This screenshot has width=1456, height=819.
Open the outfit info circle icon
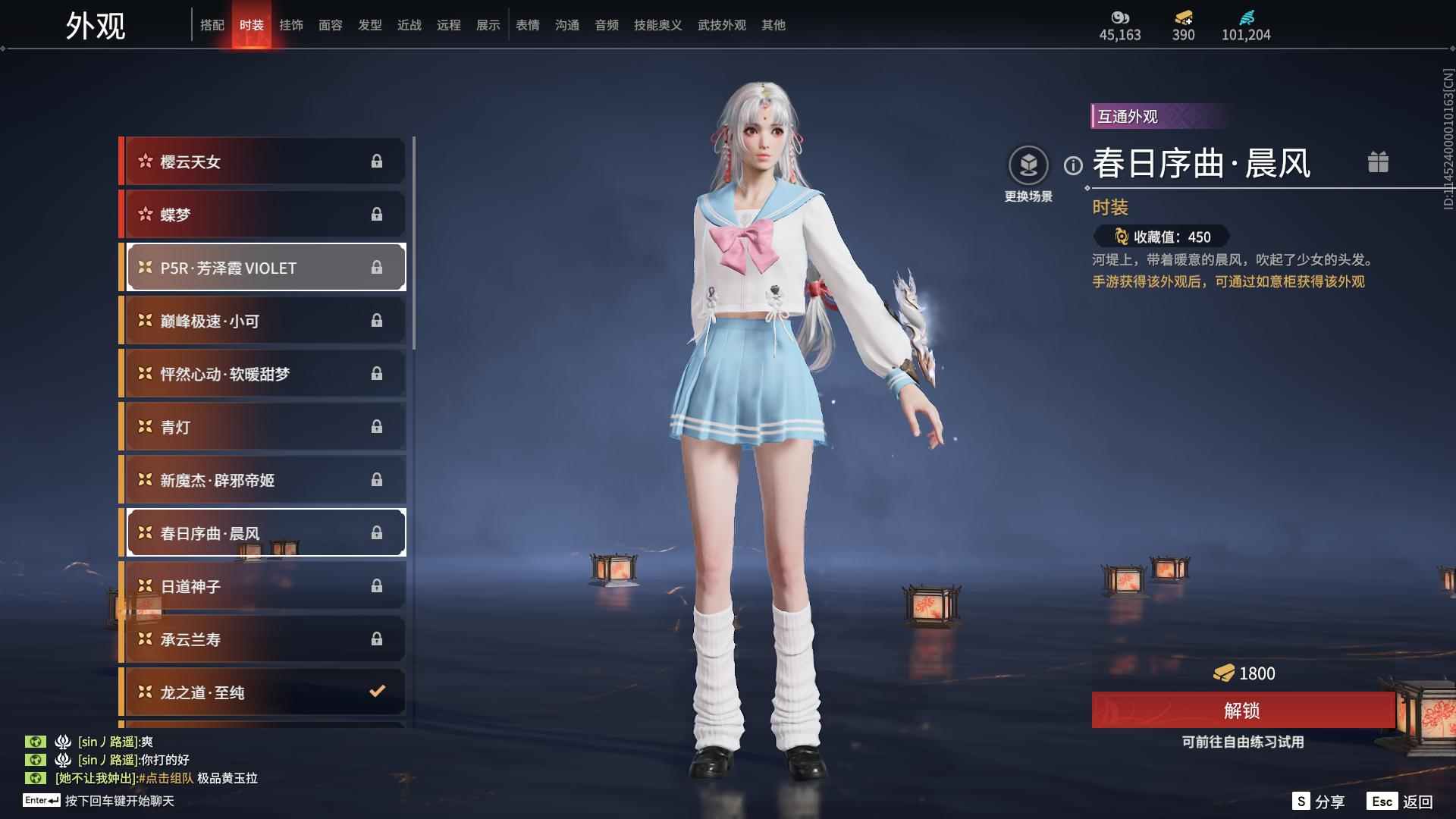tap(1072, 162)
